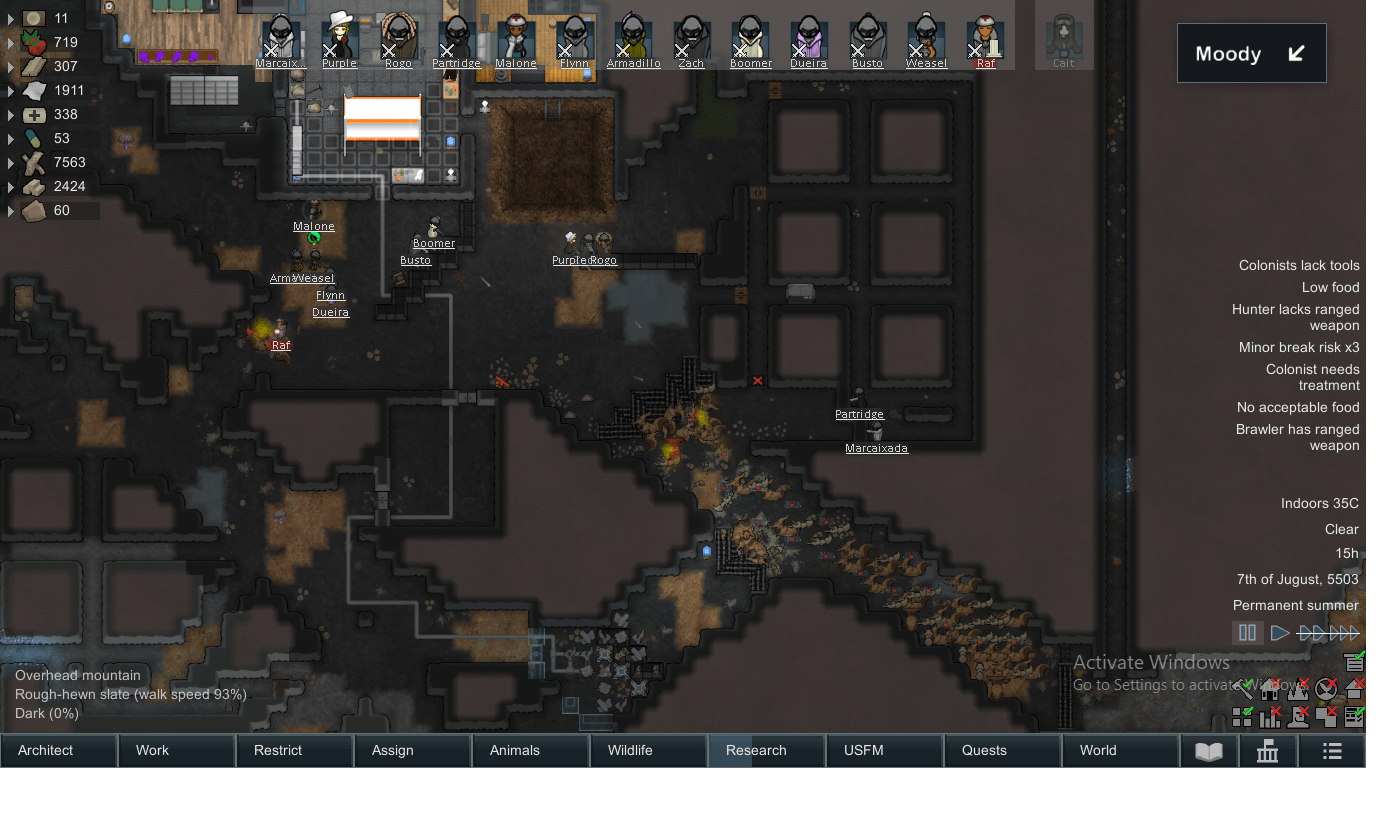Toggle the roof overlay mountain icon
The height and width of the screenshot is (830, 1382).
point(1297,689)
